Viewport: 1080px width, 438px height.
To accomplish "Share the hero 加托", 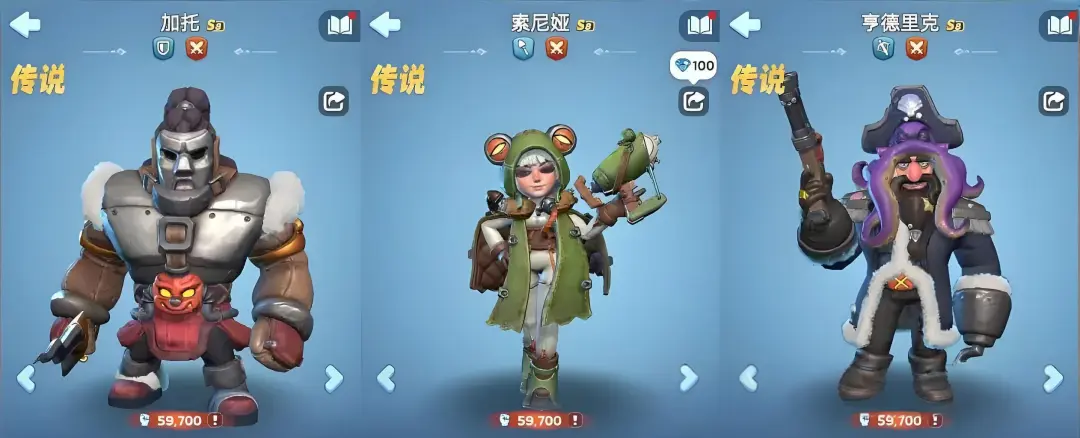I will coord(333,101).
